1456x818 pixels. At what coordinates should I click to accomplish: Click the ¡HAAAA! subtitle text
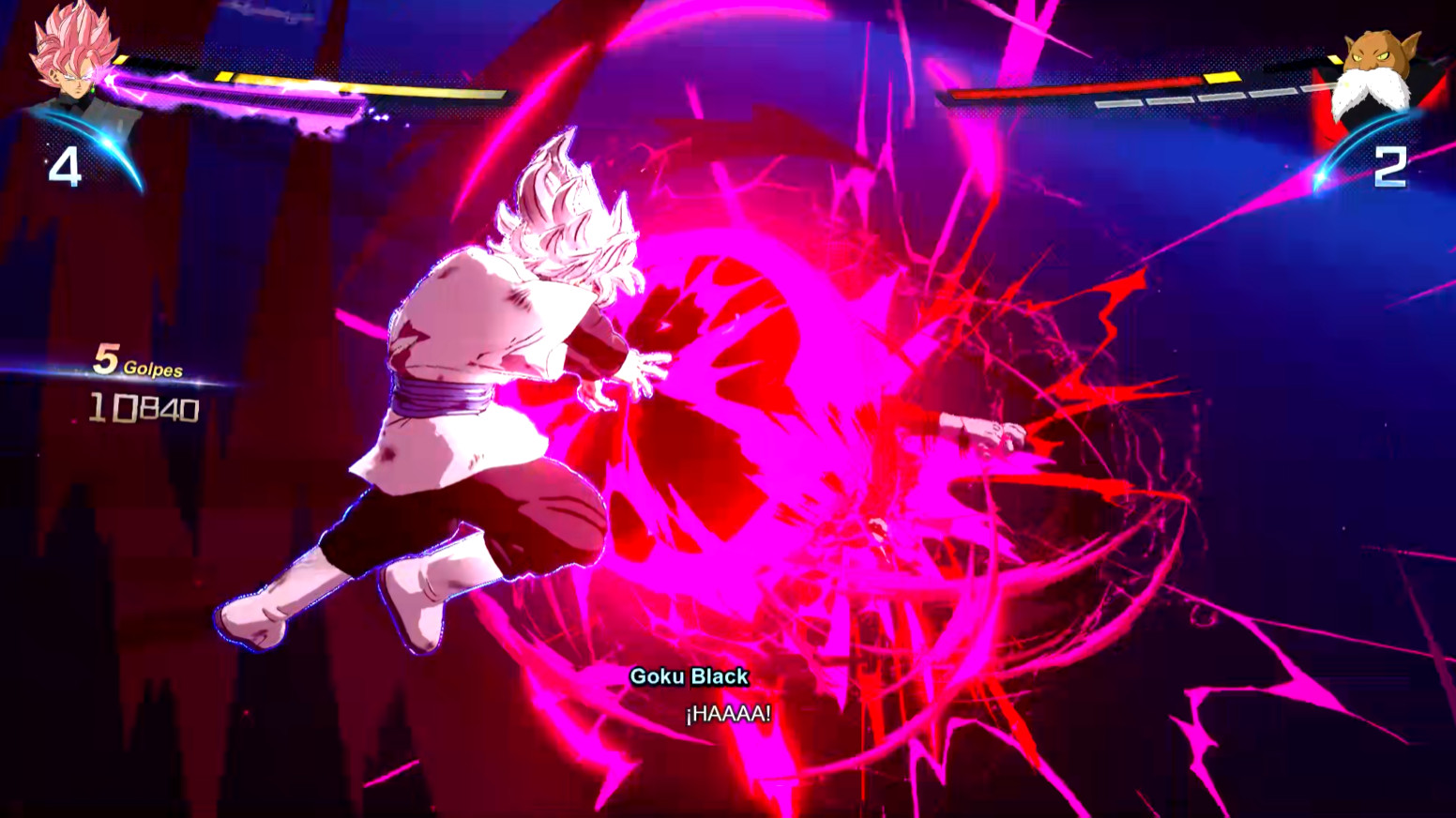728,716
